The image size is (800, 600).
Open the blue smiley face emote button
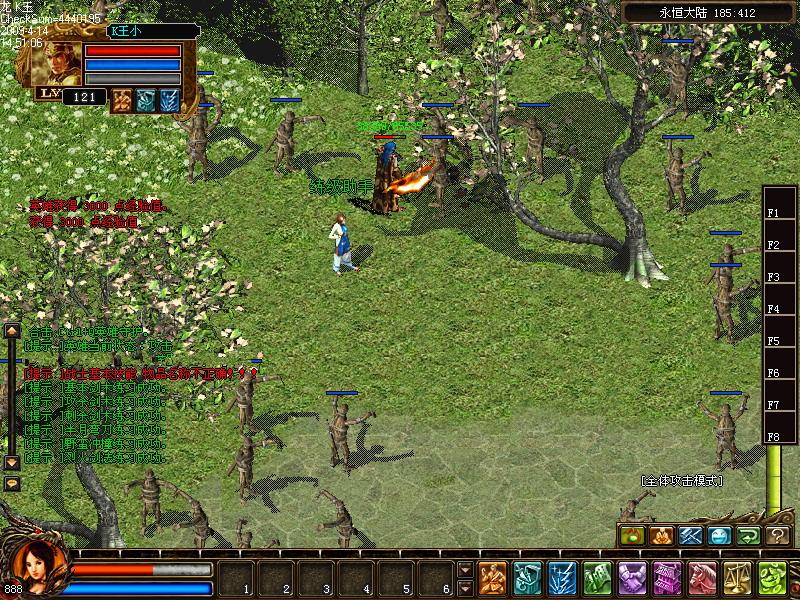[720, 536]
